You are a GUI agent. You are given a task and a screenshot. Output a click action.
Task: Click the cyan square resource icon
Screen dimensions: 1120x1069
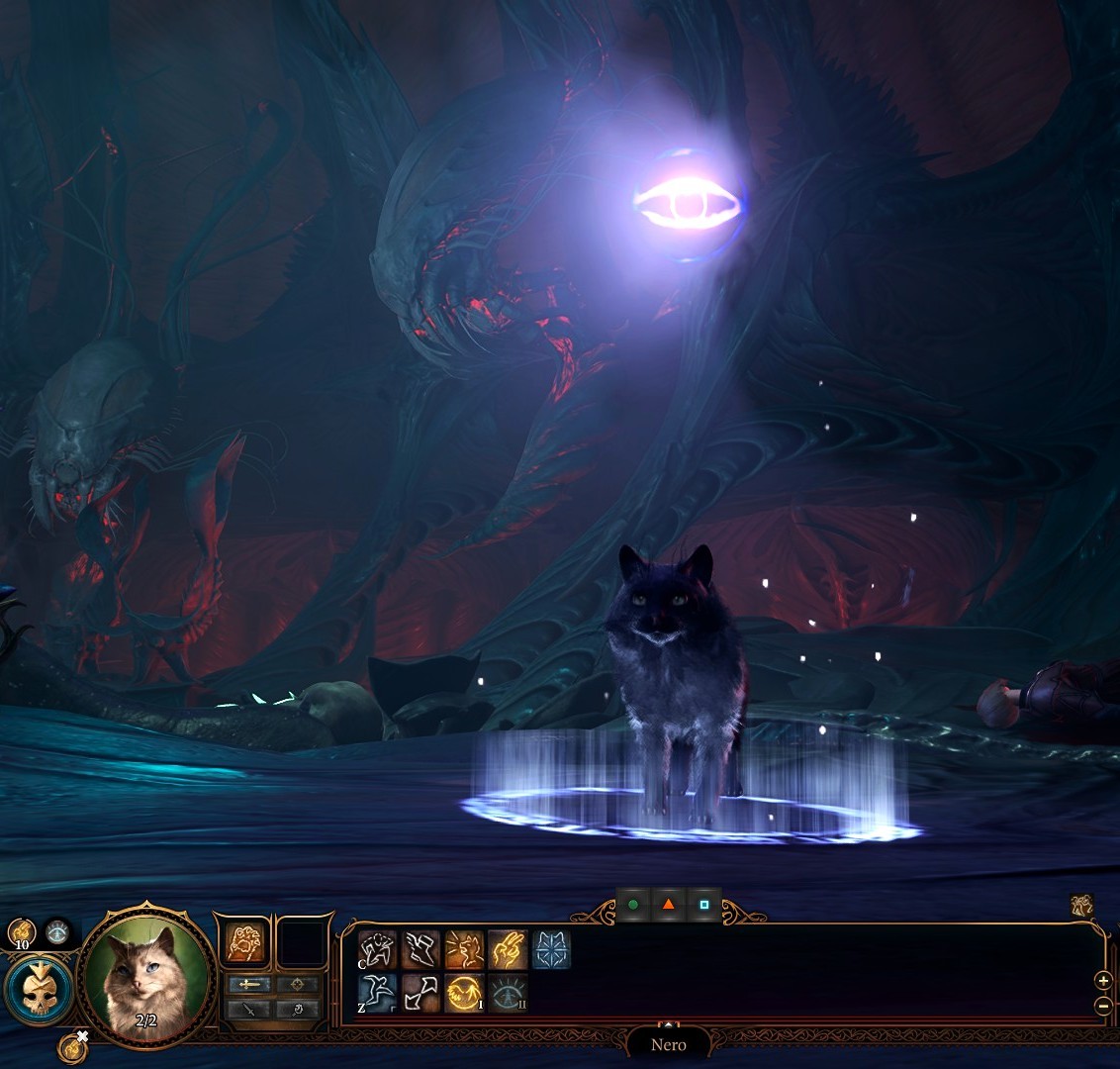[703, 905]
